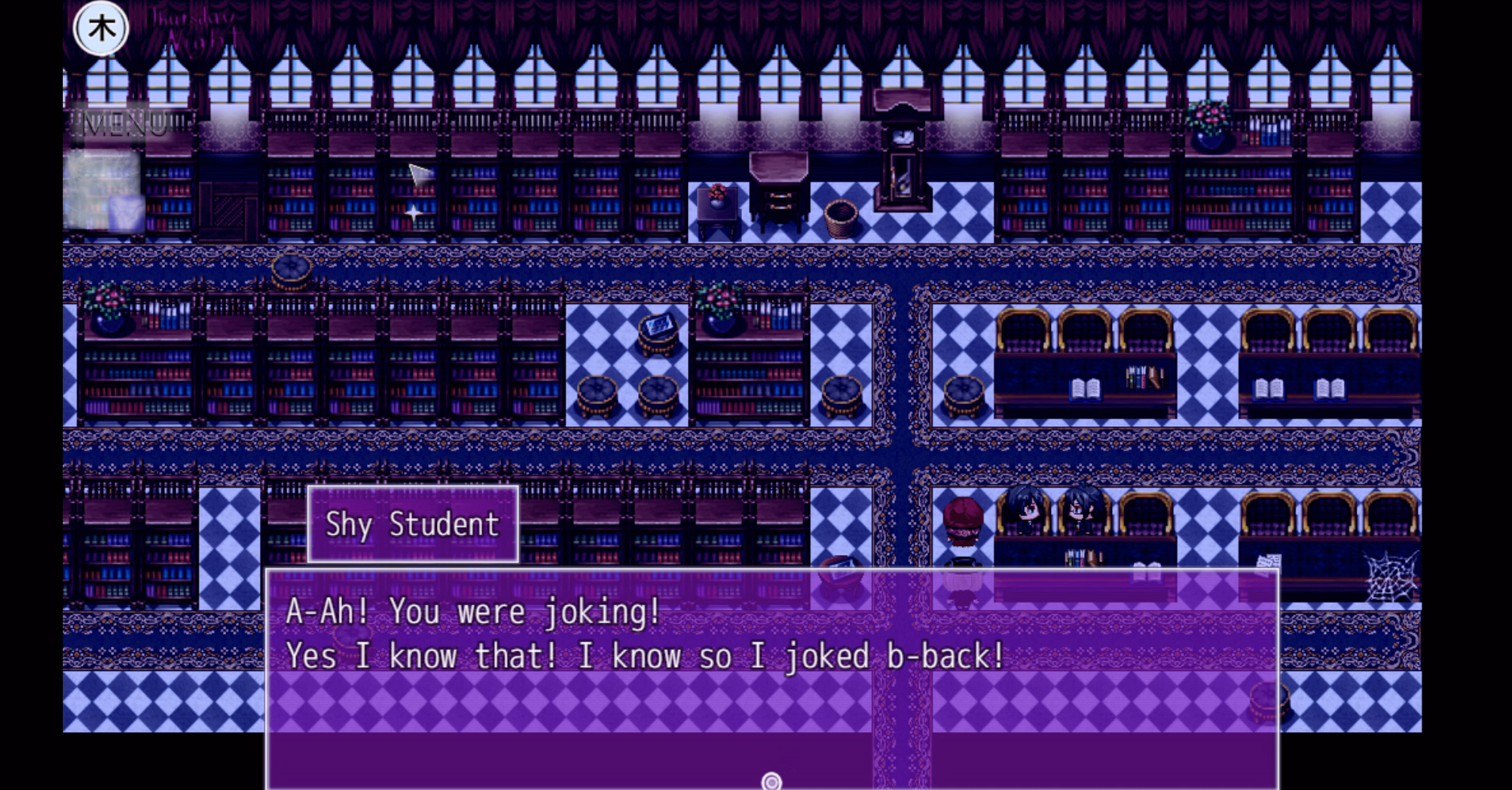
Task: Click the dialogue box to continue
Action: pyautogui.click(x=771, y=674)
